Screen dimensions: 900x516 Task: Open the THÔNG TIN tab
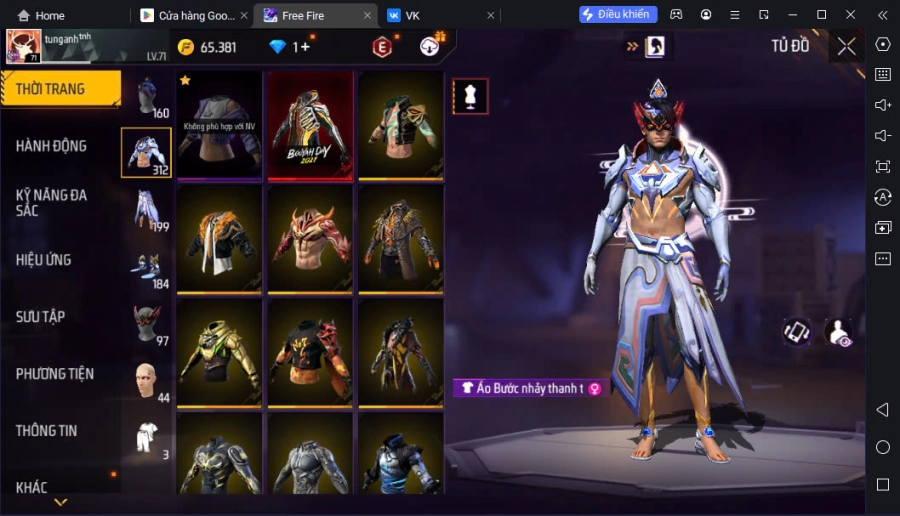47,431
